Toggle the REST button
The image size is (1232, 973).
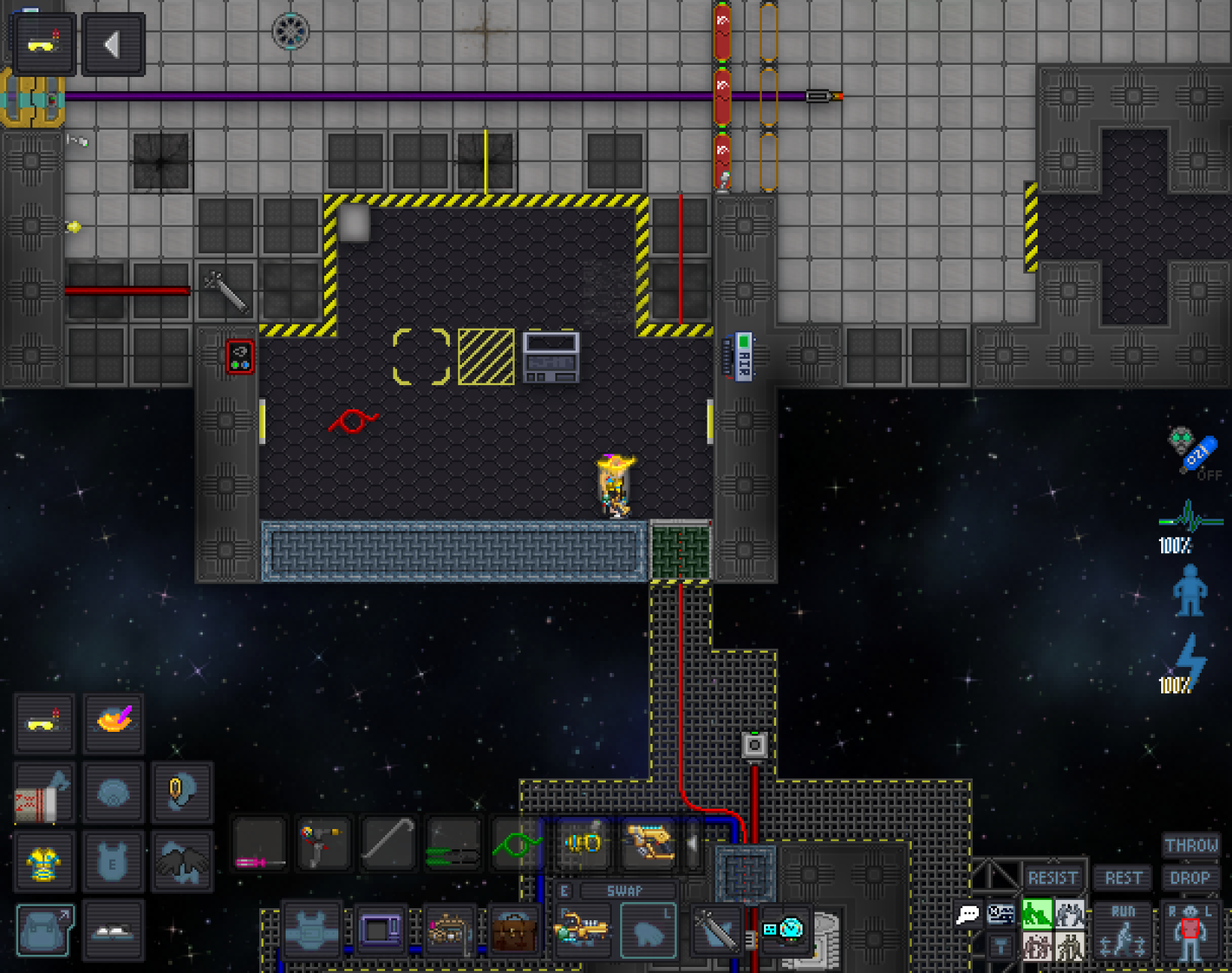coord(1123,878)
